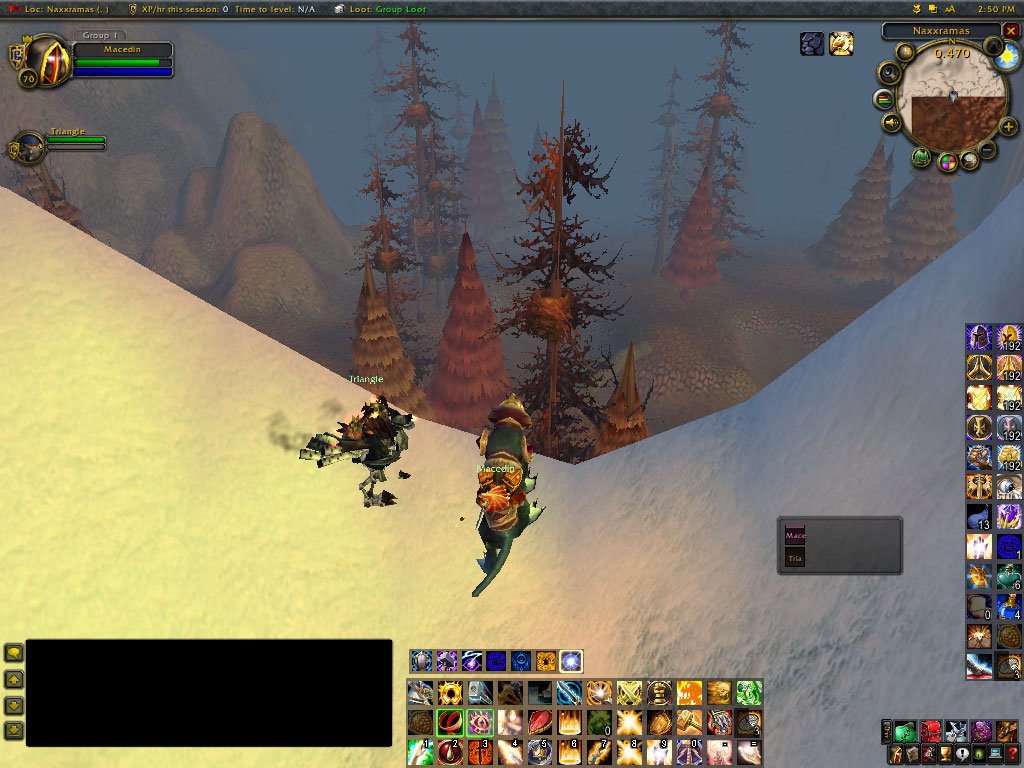
Task: Click the top chat frame side button
Action: (x=14, y=653)
